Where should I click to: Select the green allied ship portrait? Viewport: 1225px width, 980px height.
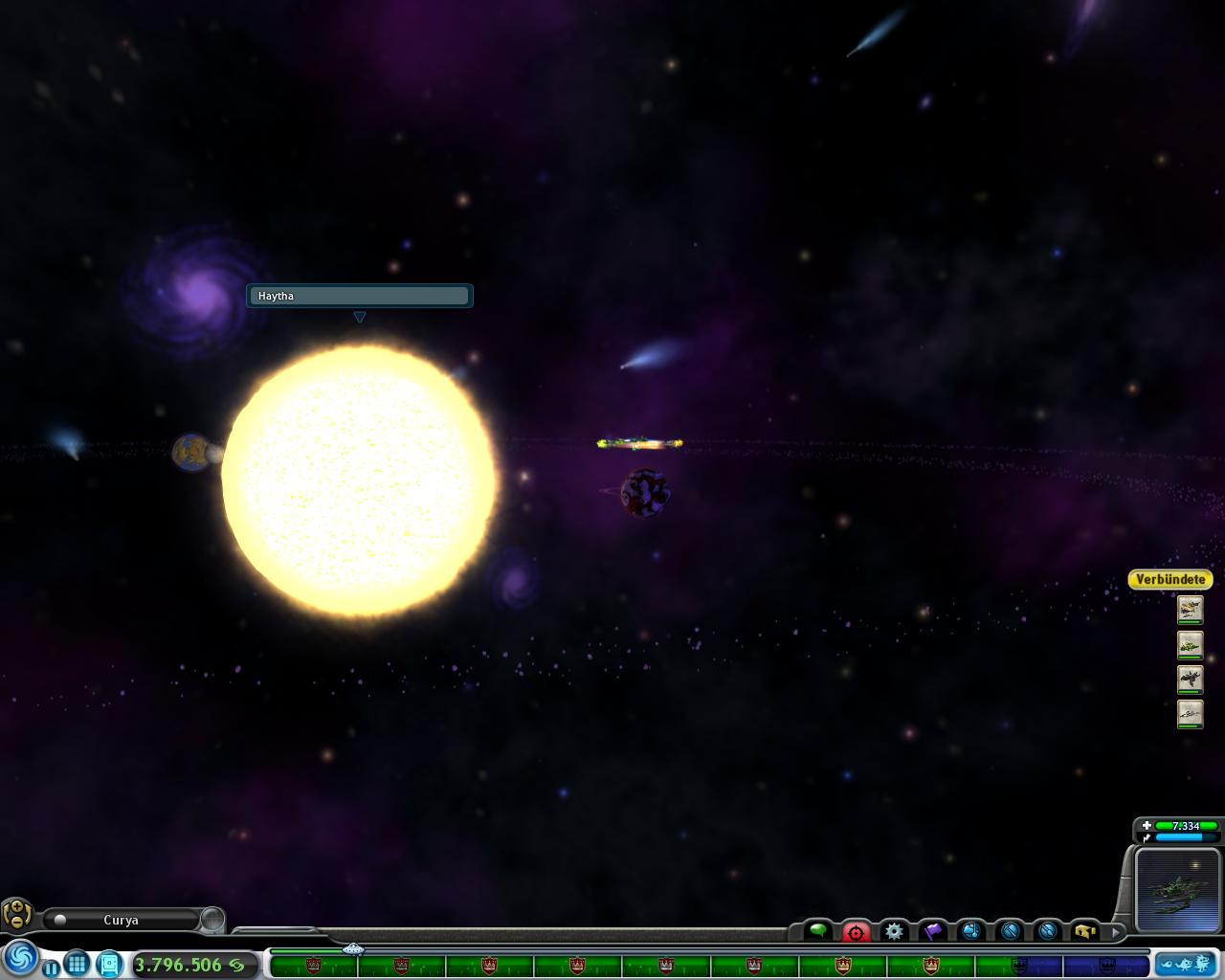[1190, 646]
